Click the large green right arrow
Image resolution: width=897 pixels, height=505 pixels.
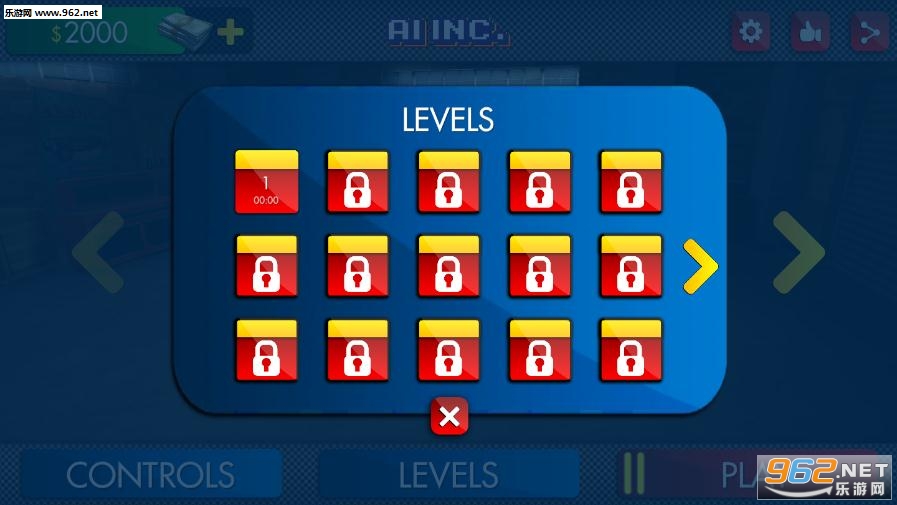click(x=798, y=252)
